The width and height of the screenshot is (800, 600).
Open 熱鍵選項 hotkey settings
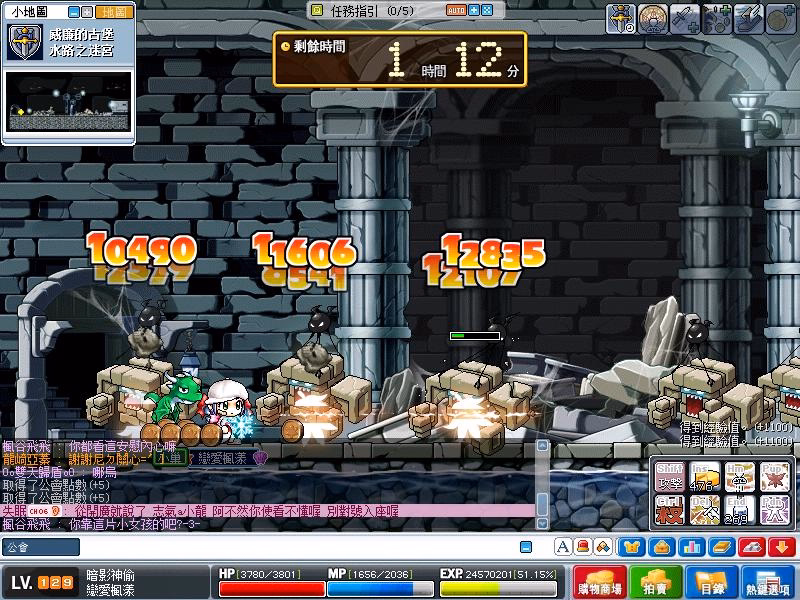770,582
